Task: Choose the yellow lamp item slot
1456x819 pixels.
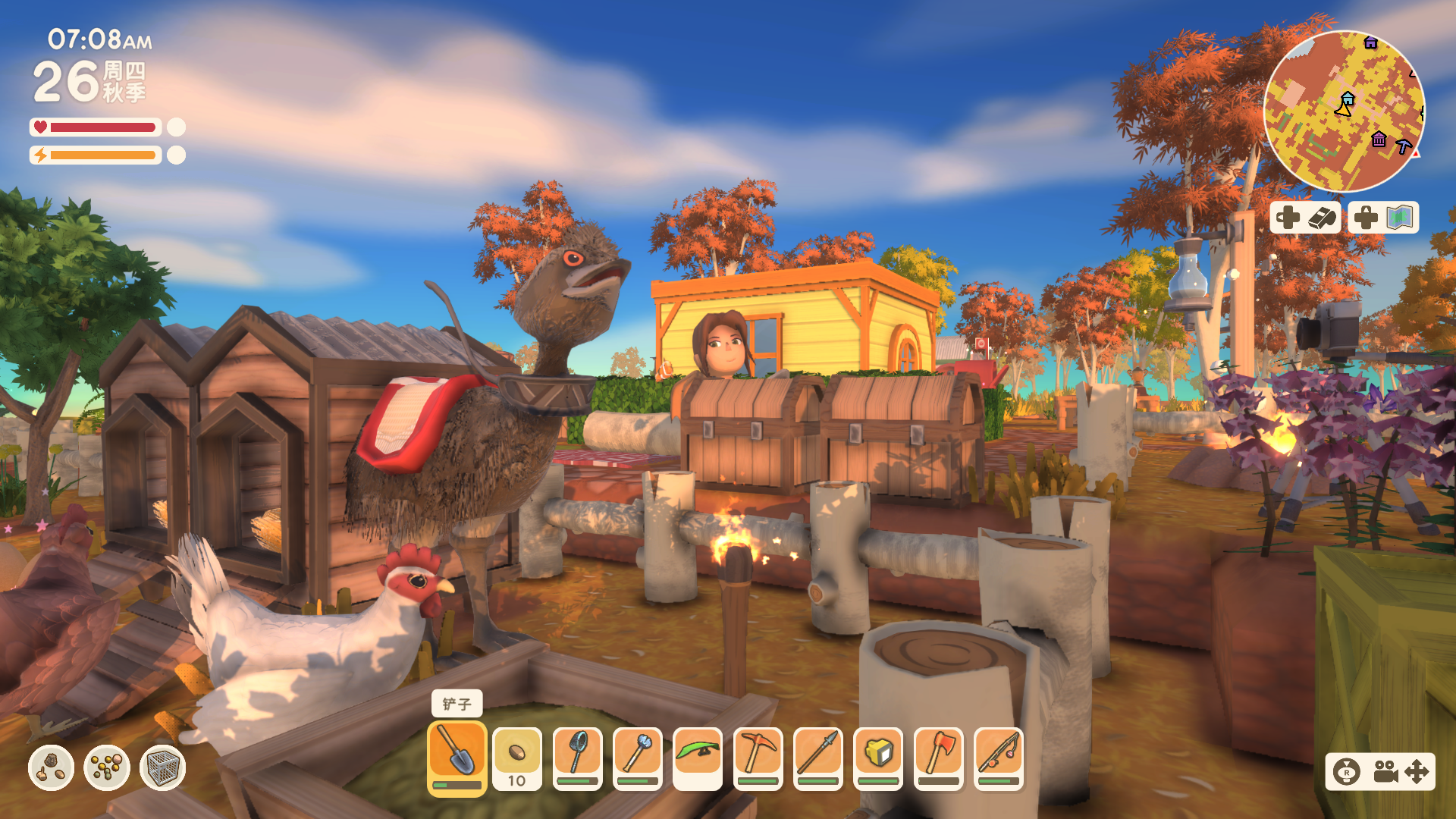Action: coord(878,756)
